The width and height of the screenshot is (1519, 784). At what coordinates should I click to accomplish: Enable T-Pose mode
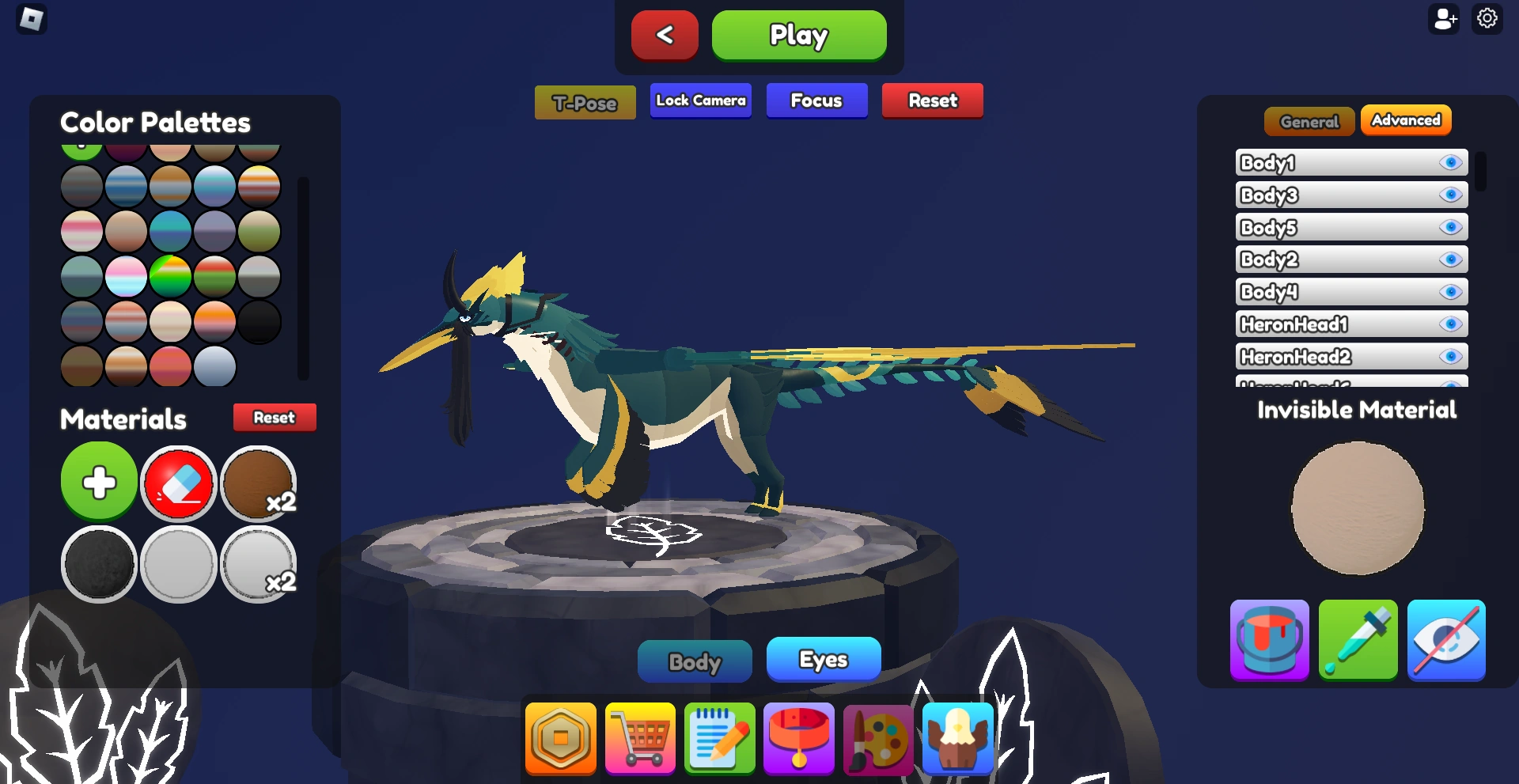pos(585,101)
